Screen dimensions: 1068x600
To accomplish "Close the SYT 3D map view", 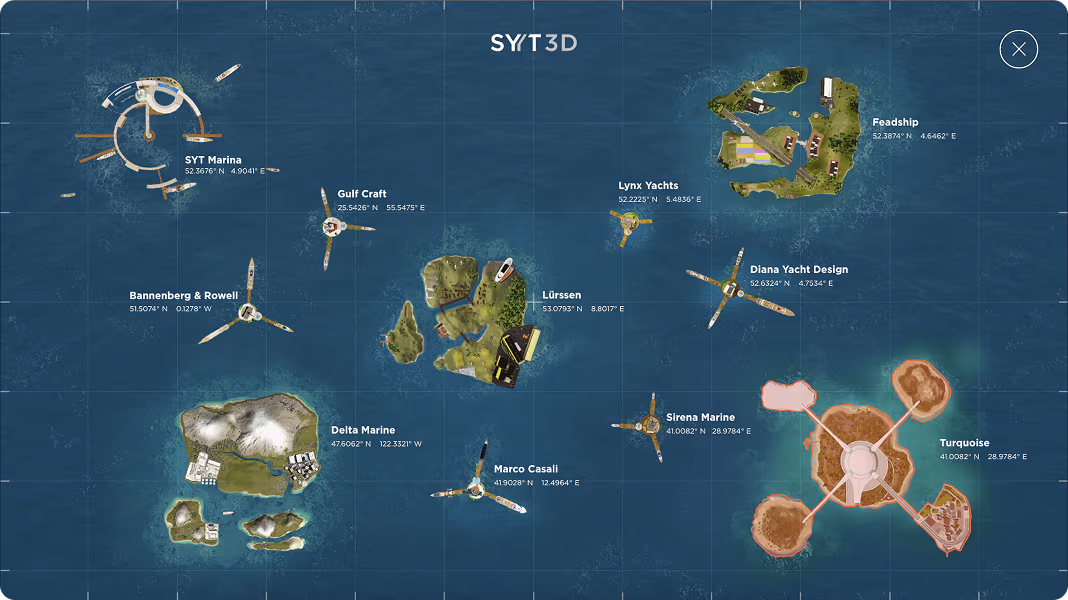I will [1018, 49].
